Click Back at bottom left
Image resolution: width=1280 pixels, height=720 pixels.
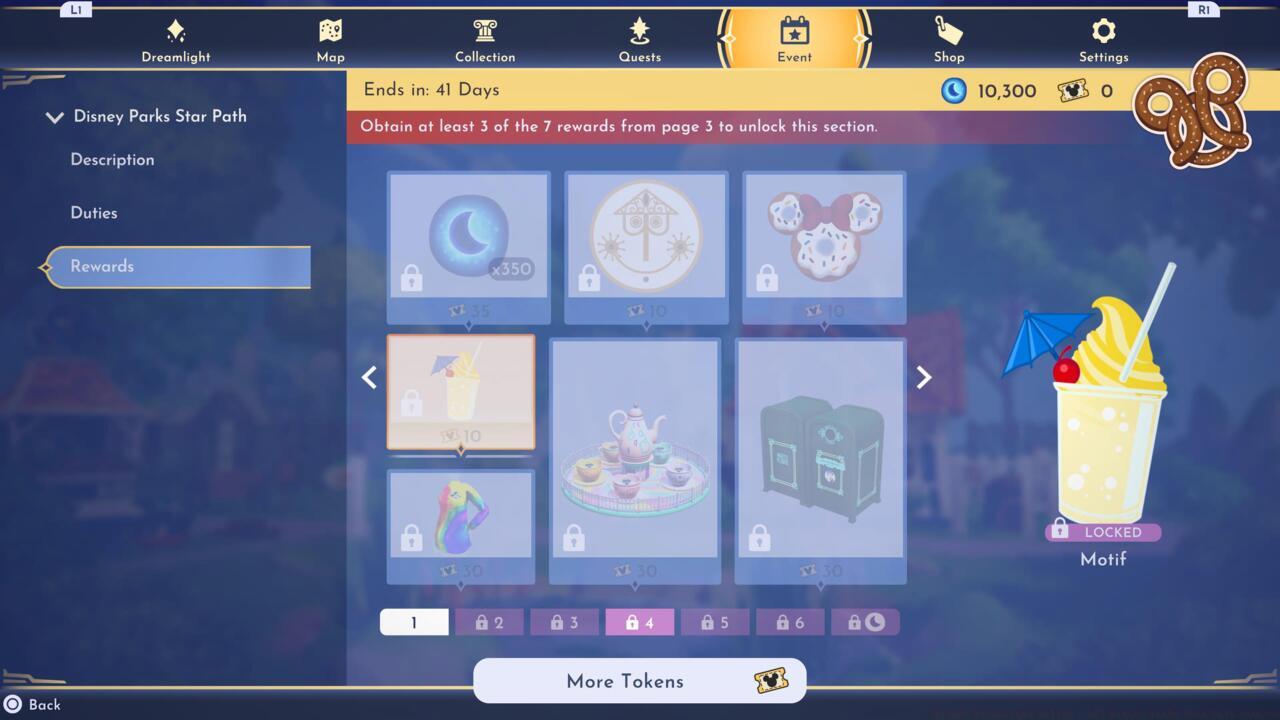(33, 704)
